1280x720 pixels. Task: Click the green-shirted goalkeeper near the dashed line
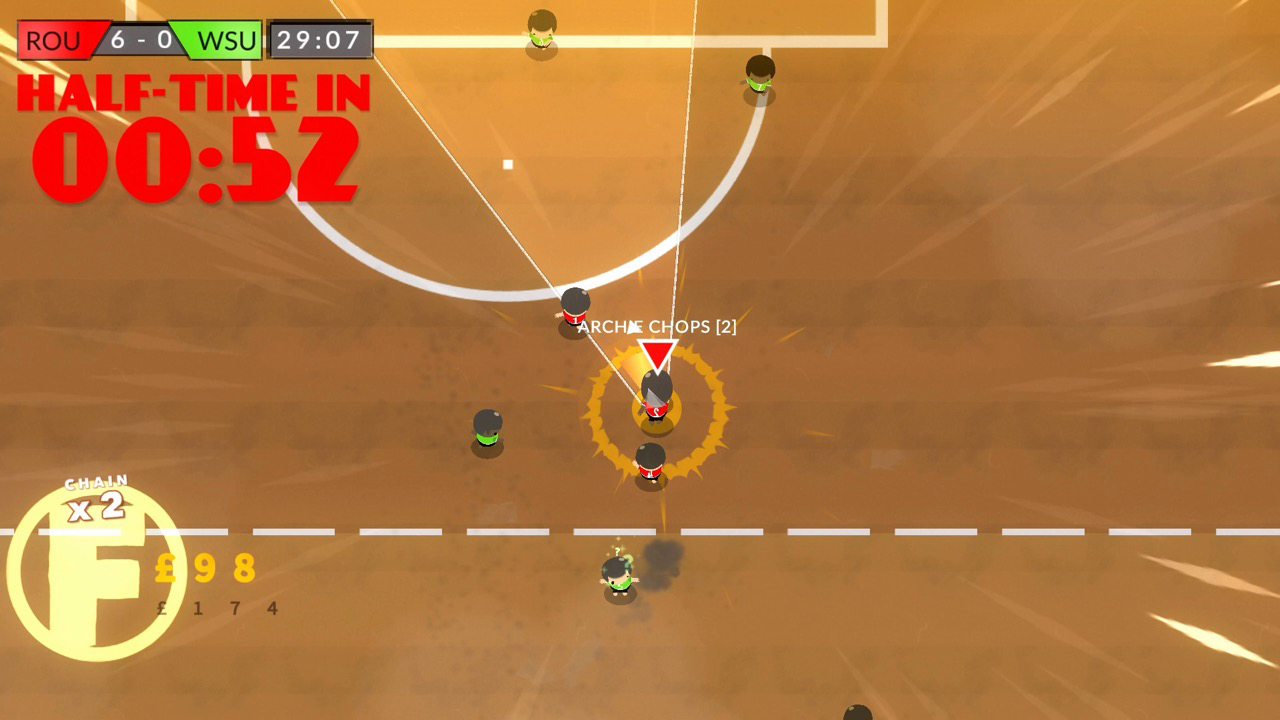[620, 575]
